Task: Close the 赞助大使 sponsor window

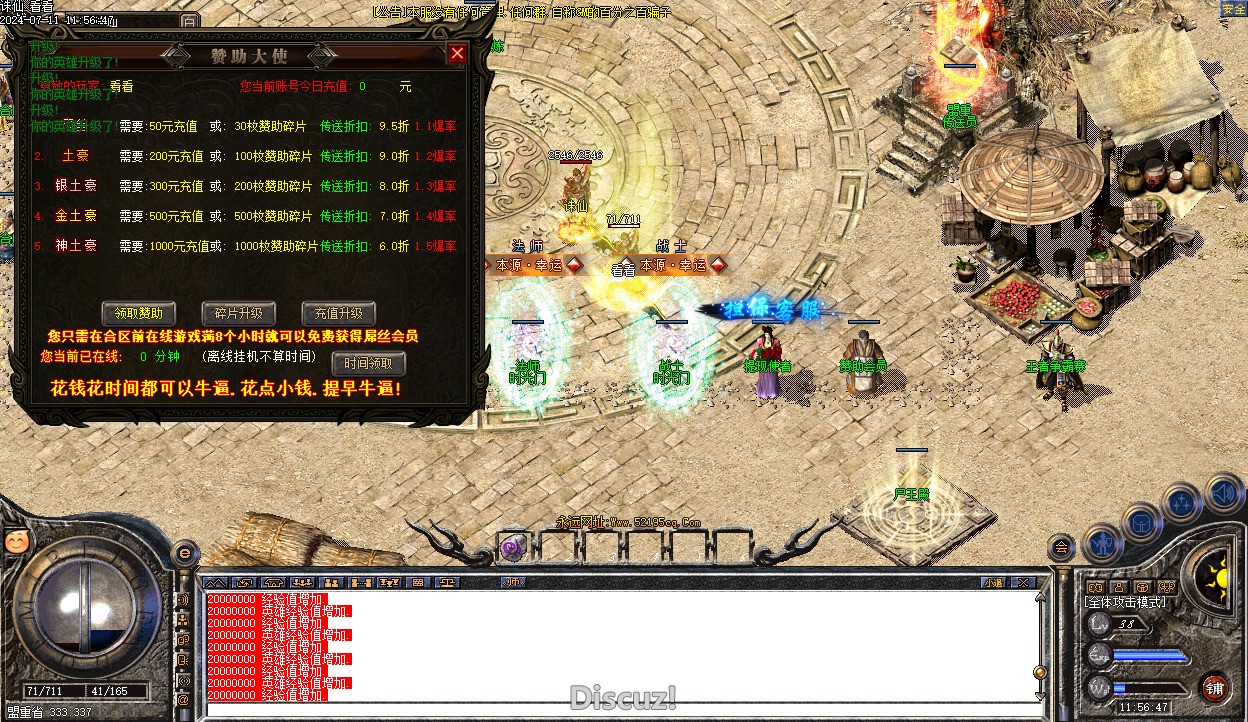Action: coord(457,54)
